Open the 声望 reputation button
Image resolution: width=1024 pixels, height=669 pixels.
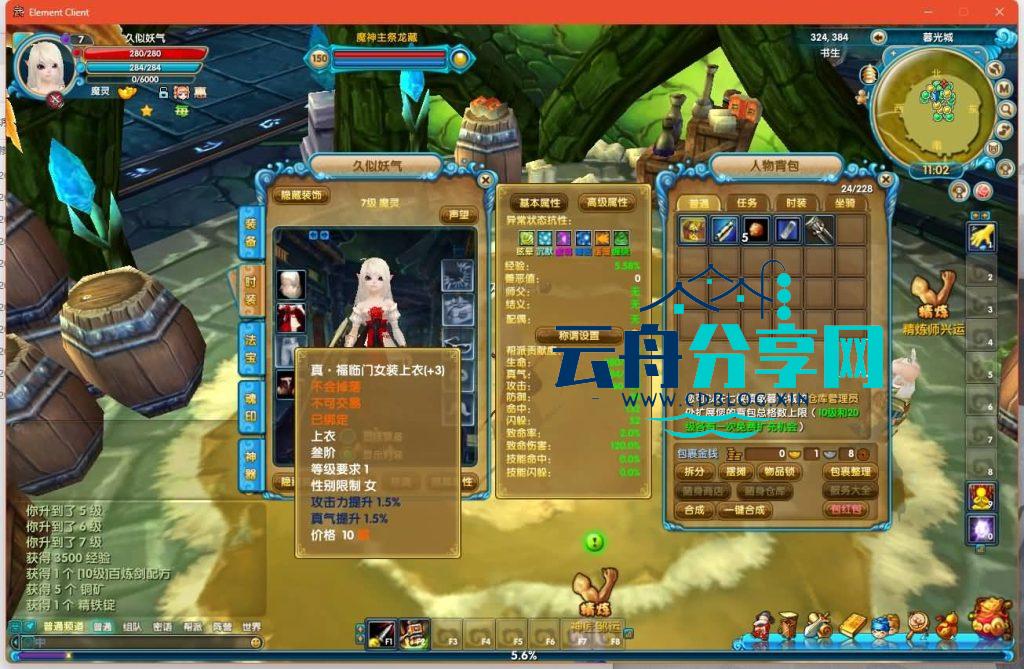[x=458, y=215]
